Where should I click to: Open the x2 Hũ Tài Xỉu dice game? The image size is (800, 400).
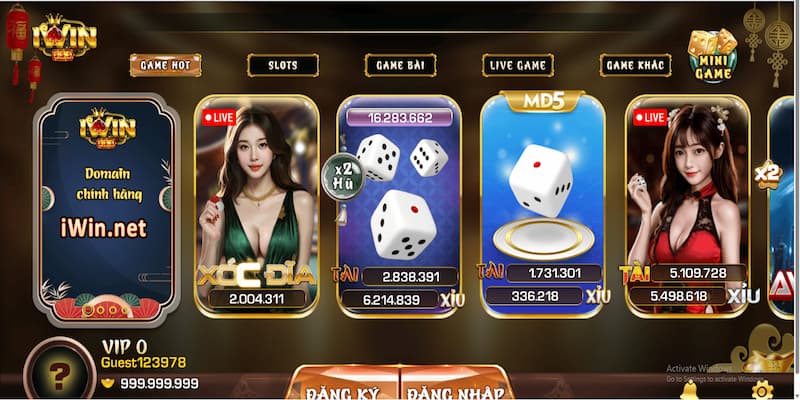pyautogui.click(x=399, y=205)
